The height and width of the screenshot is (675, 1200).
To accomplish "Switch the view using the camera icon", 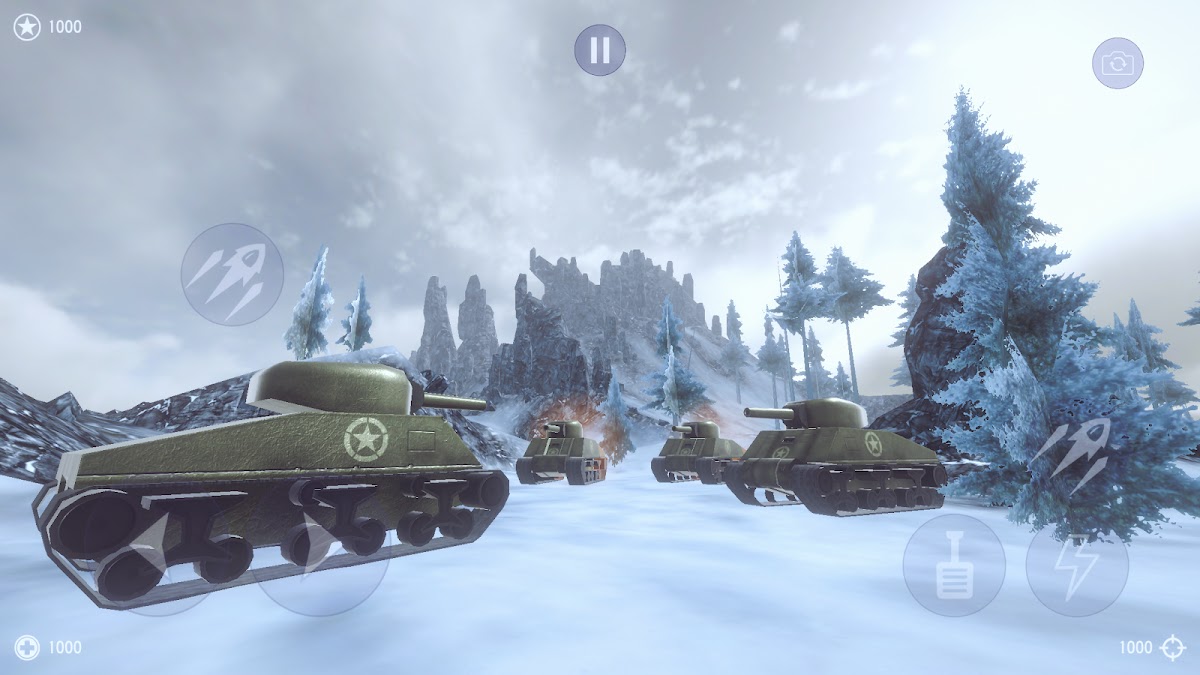I will 1117,64.
